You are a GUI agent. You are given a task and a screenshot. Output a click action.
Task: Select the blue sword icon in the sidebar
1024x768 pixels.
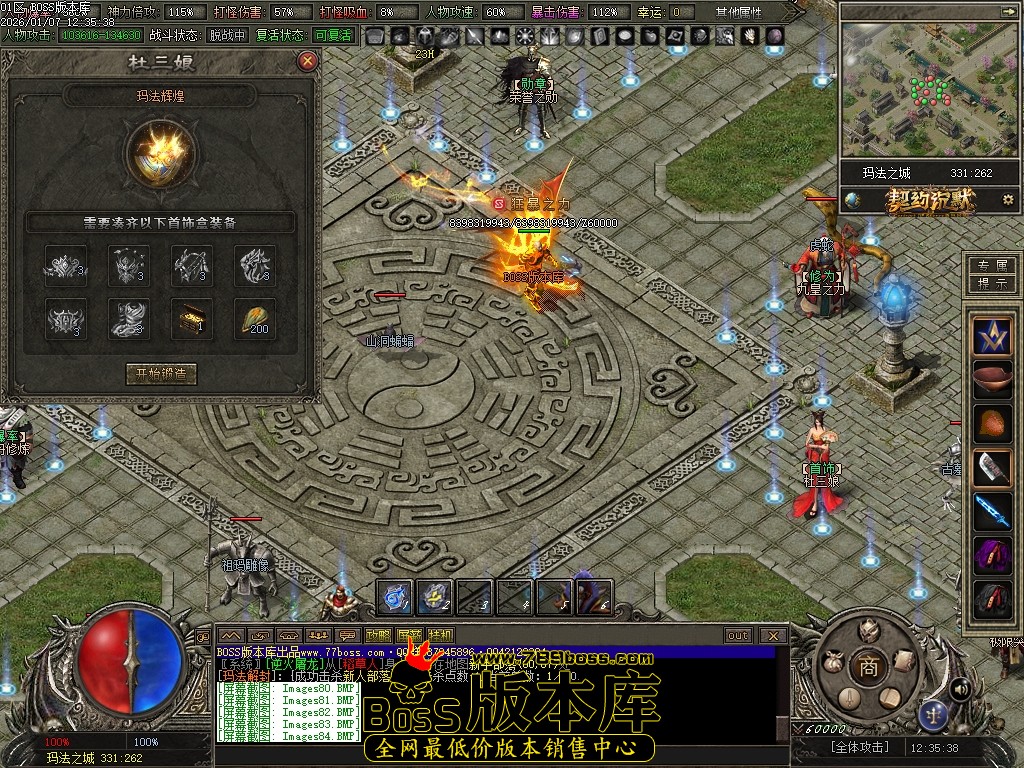coord(993,511)
